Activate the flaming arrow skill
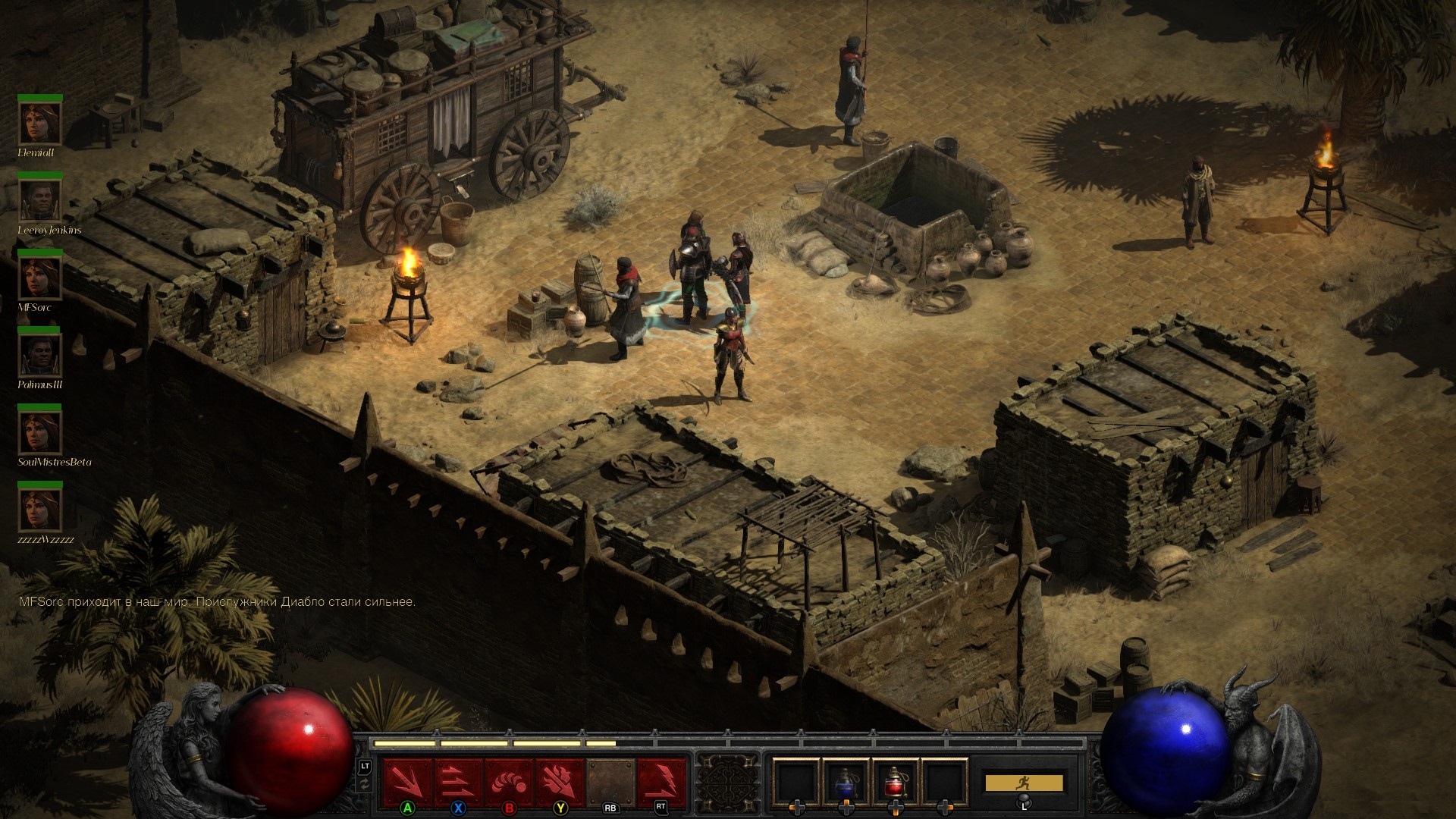The height and width of the screenshot is (819, 1456). (x=560, y=781)
